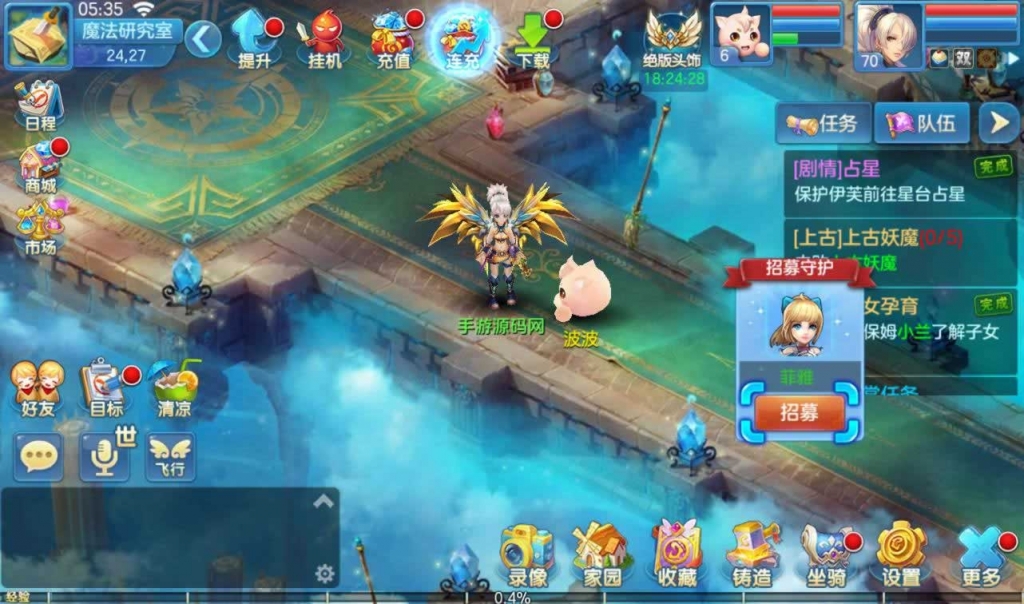The height and width of the screenshot is (604, 1024).
Task: Open the 设置 settings menu
Action: click(x=901, y=555)
